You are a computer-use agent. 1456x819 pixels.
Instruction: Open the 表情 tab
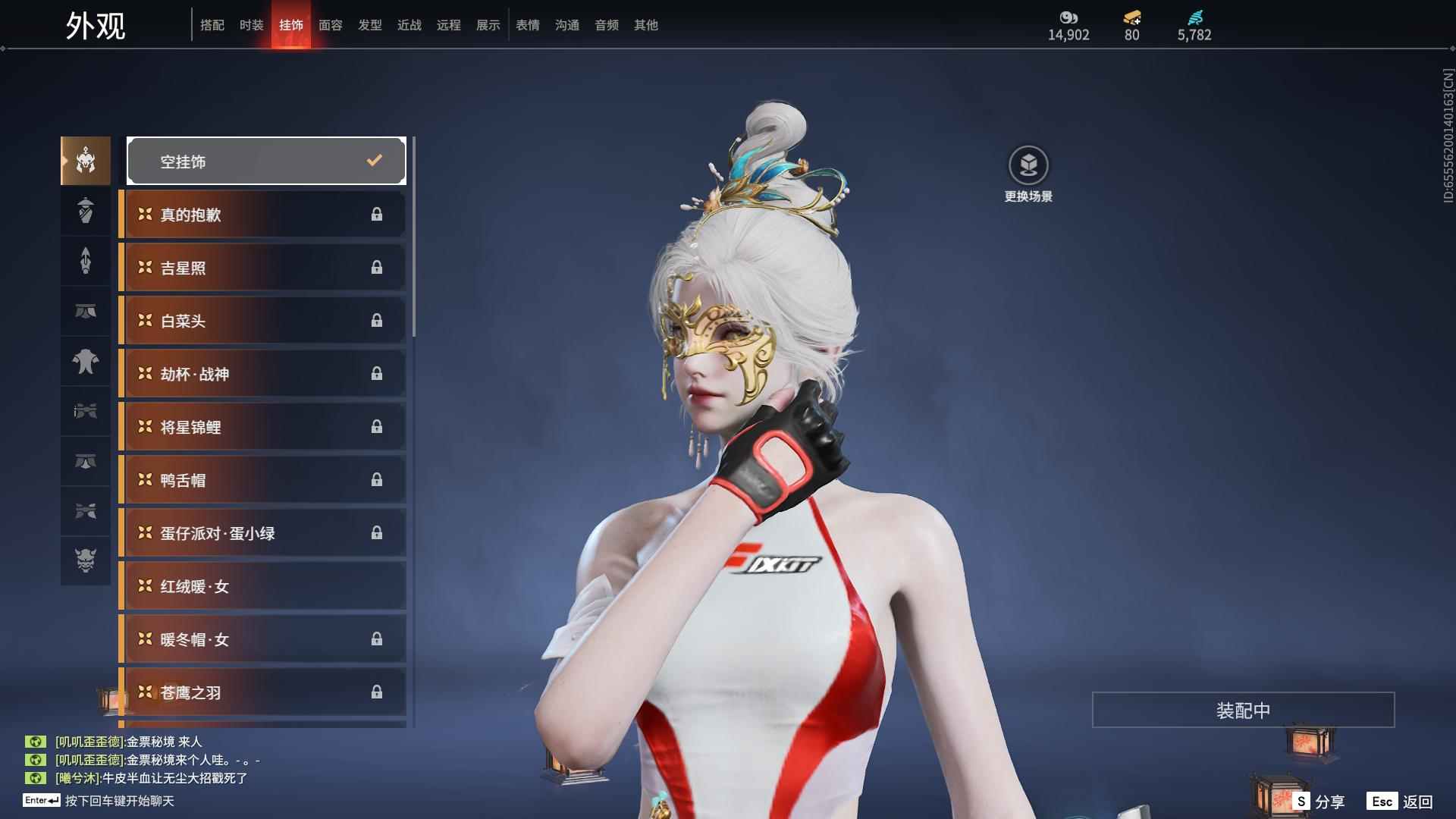[x=527, y=25]
